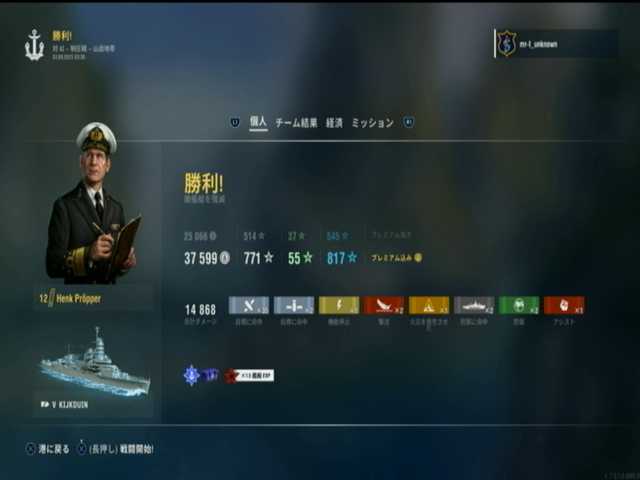Select the green defence ribbon
The height and width of the screenshot is (480, 640).
519,306
